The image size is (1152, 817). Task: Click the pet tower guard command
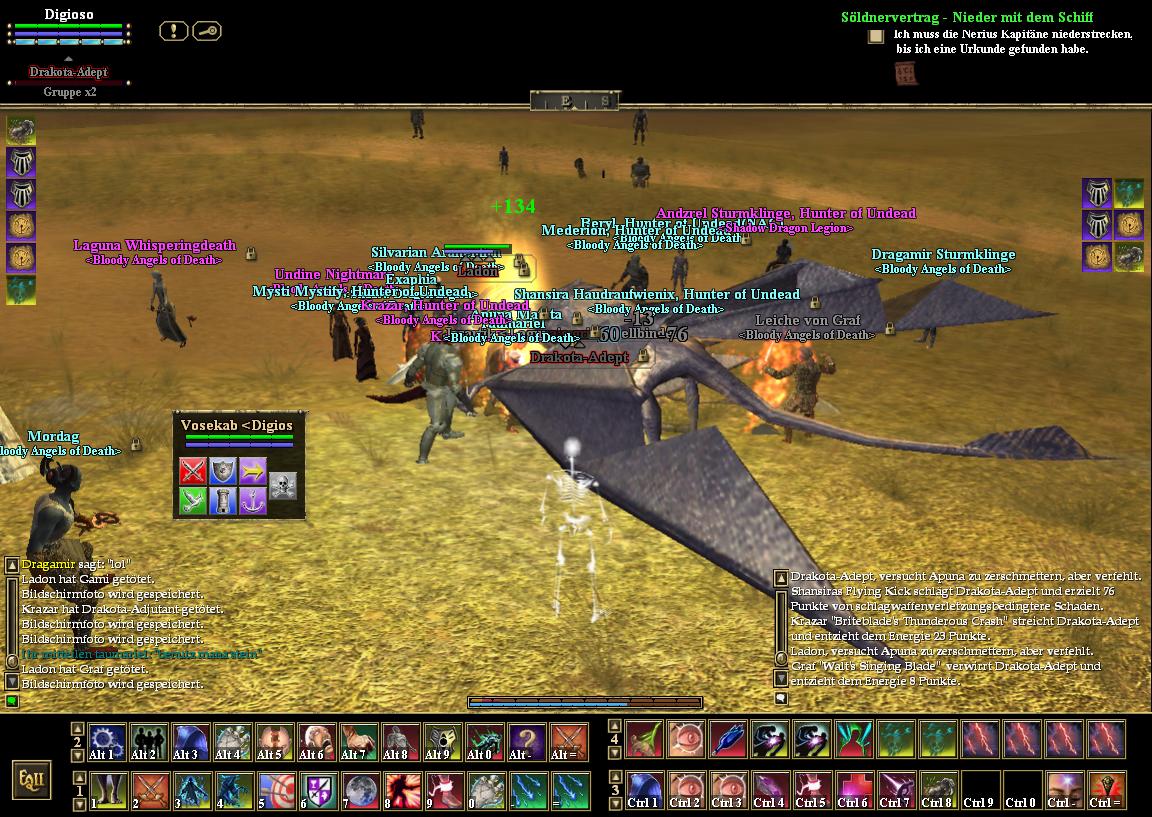pyautogui.click(x=223, y=501)
